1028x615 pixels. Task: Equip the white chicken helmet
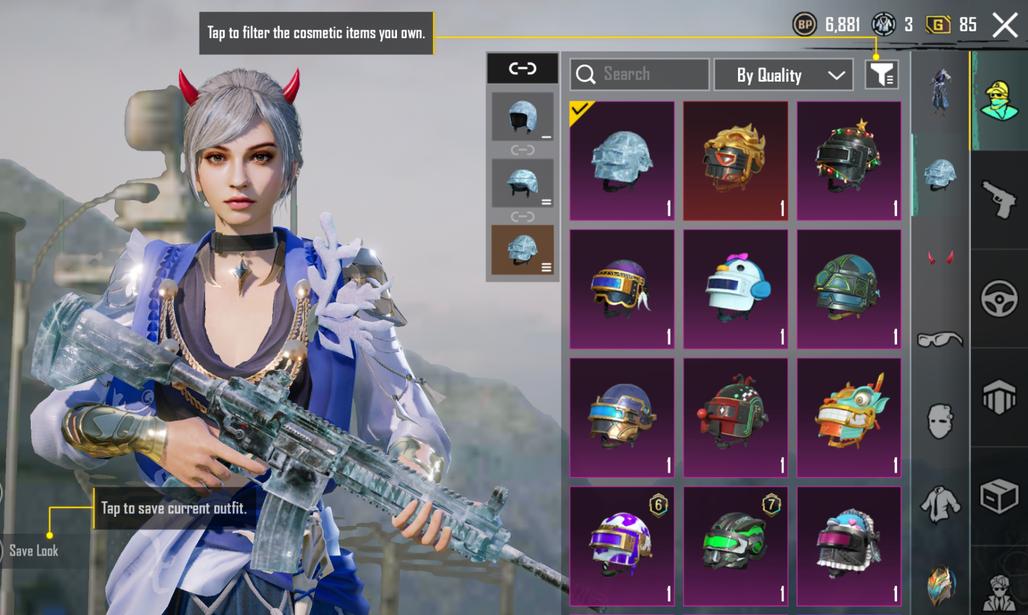pyautogui.click(x=735, y=289)
